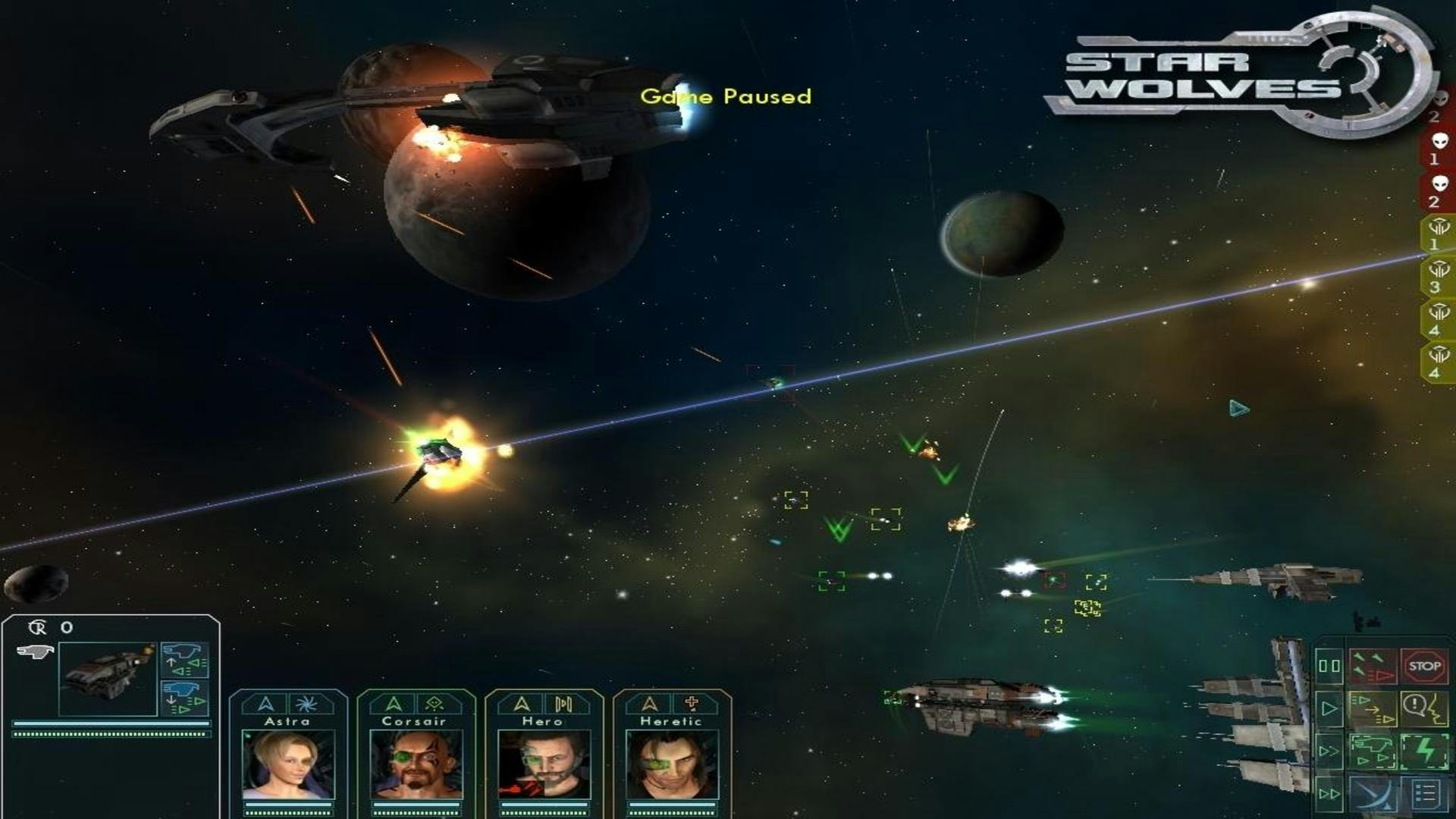Open the mission objectives list icon
This screenshot has width=1456, height=819.
[1425, 794]
